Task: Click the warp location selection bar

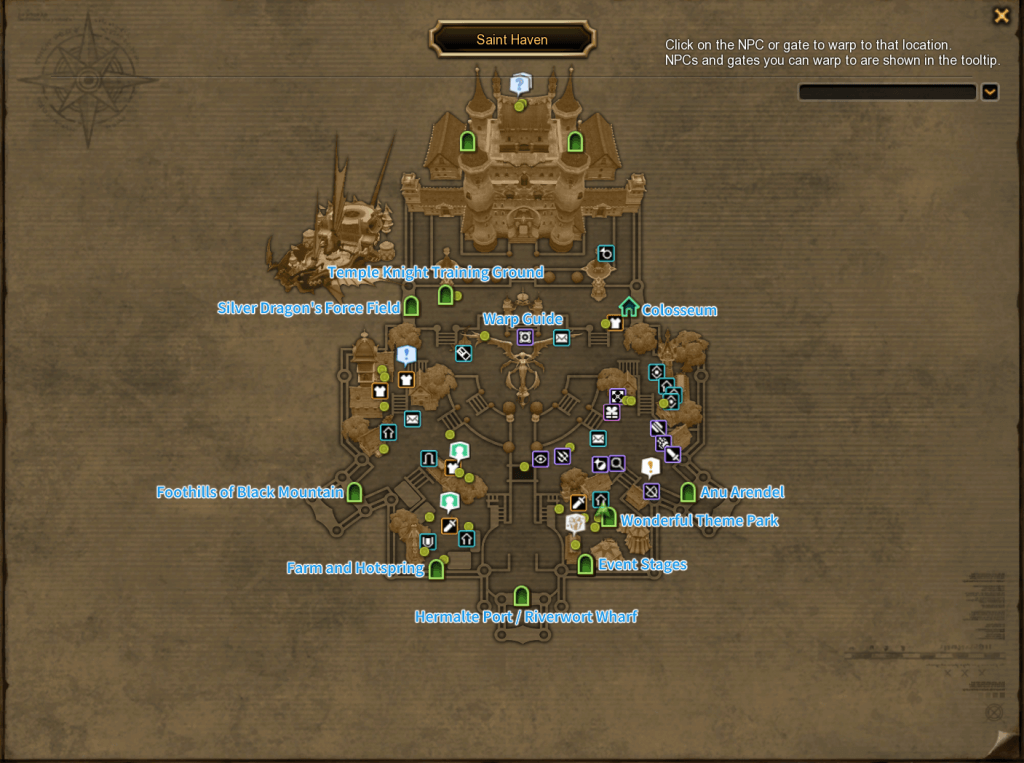Action: 887,92
